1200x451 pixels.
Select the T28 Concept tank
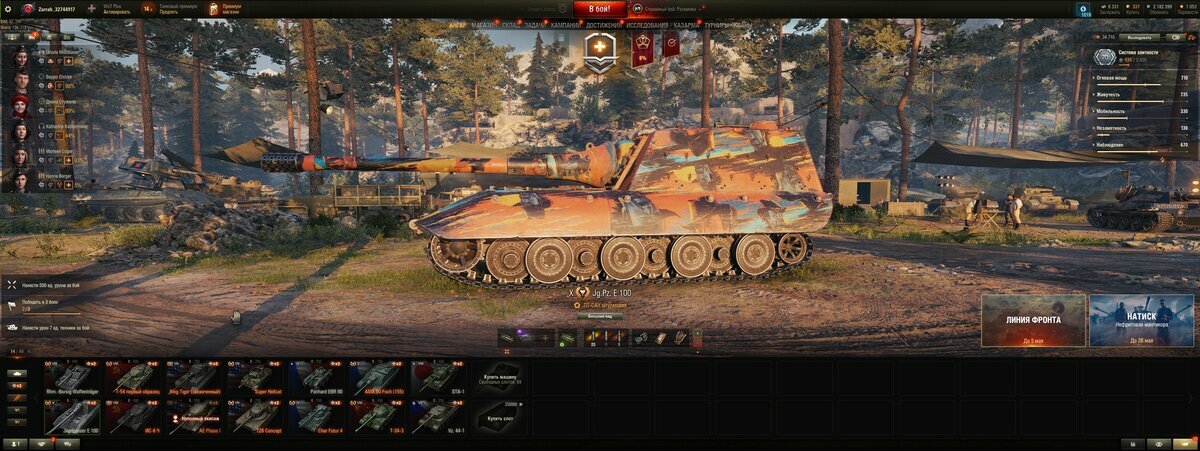point(254,417)
